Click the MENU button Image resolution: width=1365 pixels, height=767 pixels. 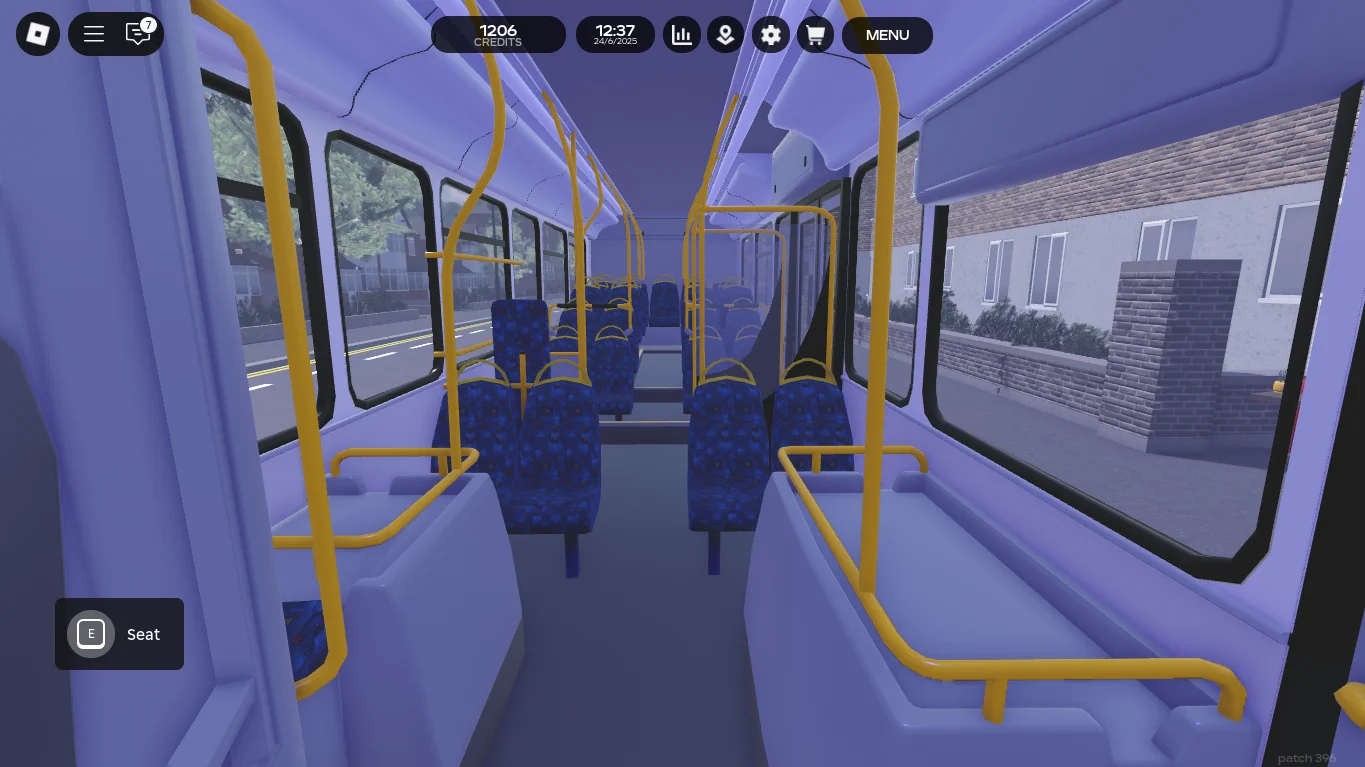(887, 35)
